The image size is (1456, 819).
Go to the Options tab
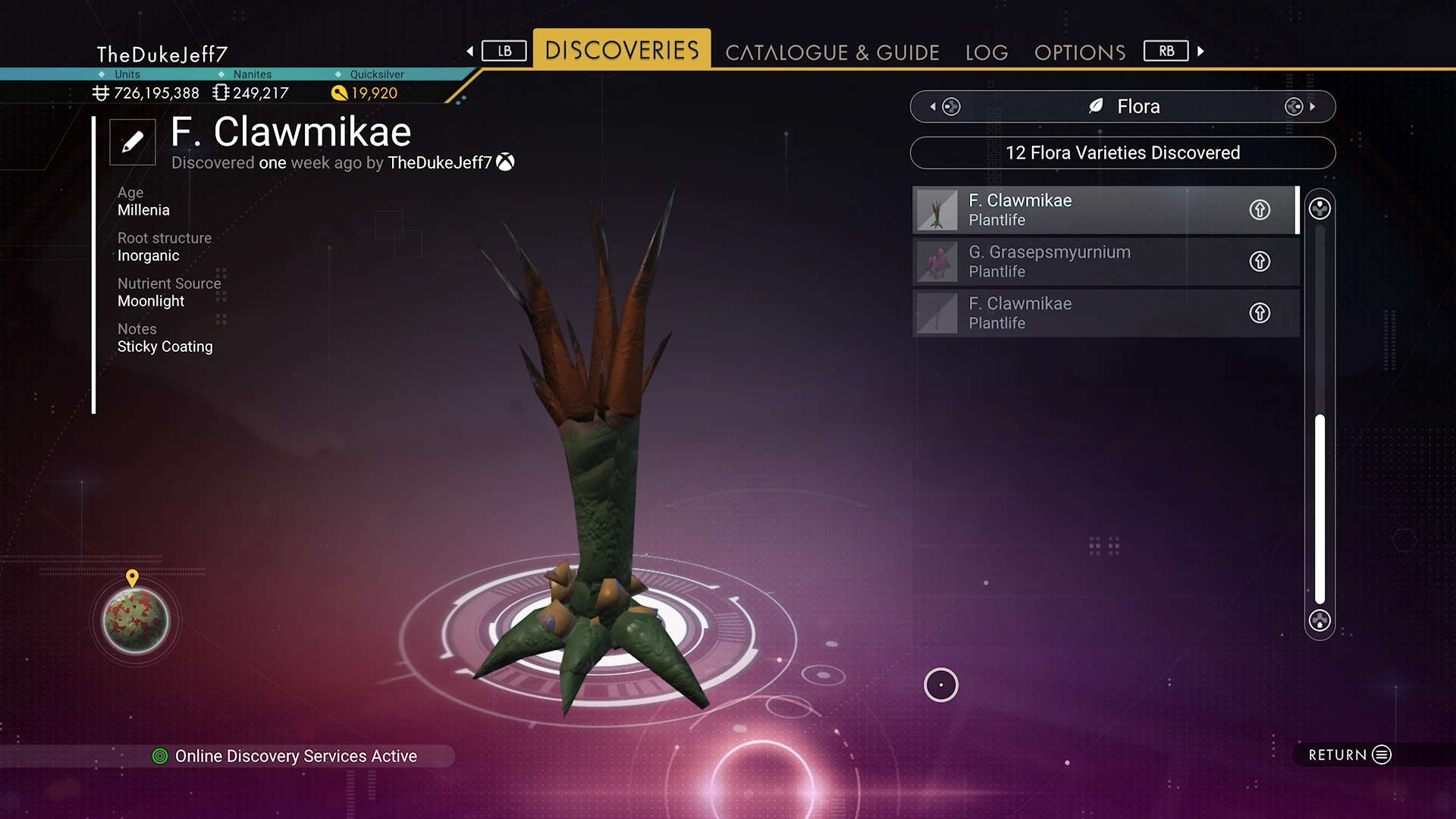(1080, 52)
